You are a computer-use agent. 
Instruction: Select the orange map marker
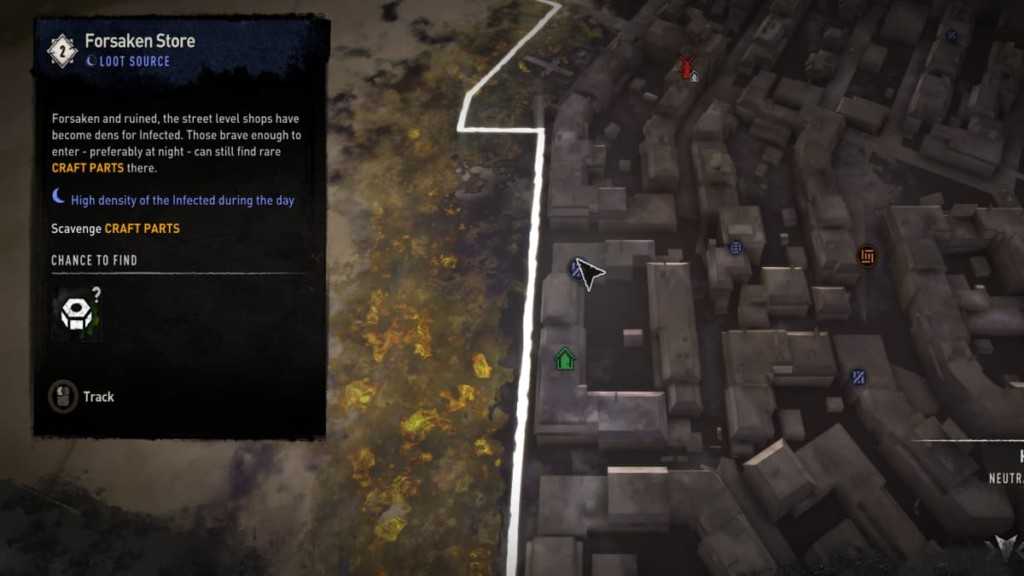(x=867, y=257)
